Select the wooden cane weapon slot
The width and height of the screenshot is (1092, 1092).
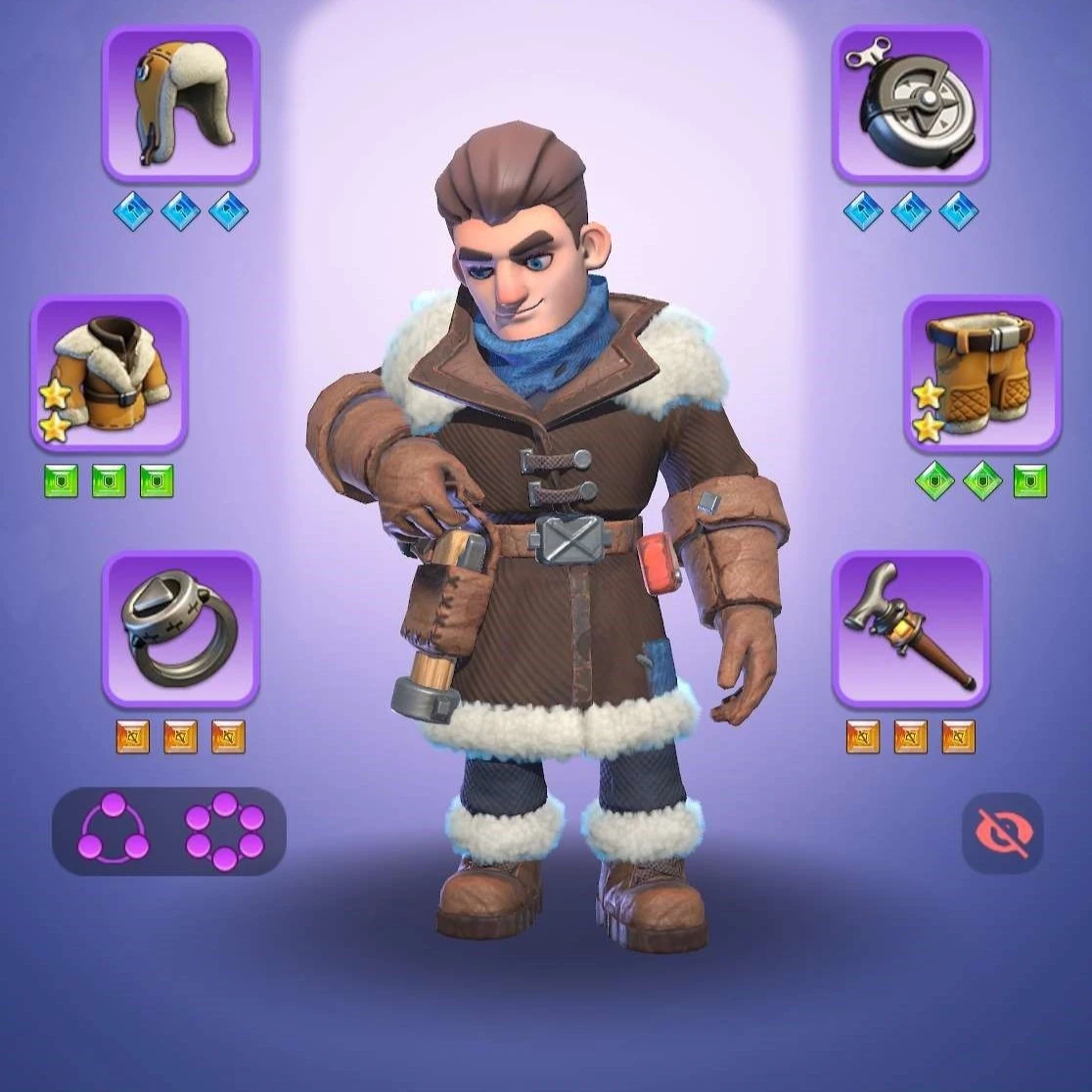pos(910,628)
